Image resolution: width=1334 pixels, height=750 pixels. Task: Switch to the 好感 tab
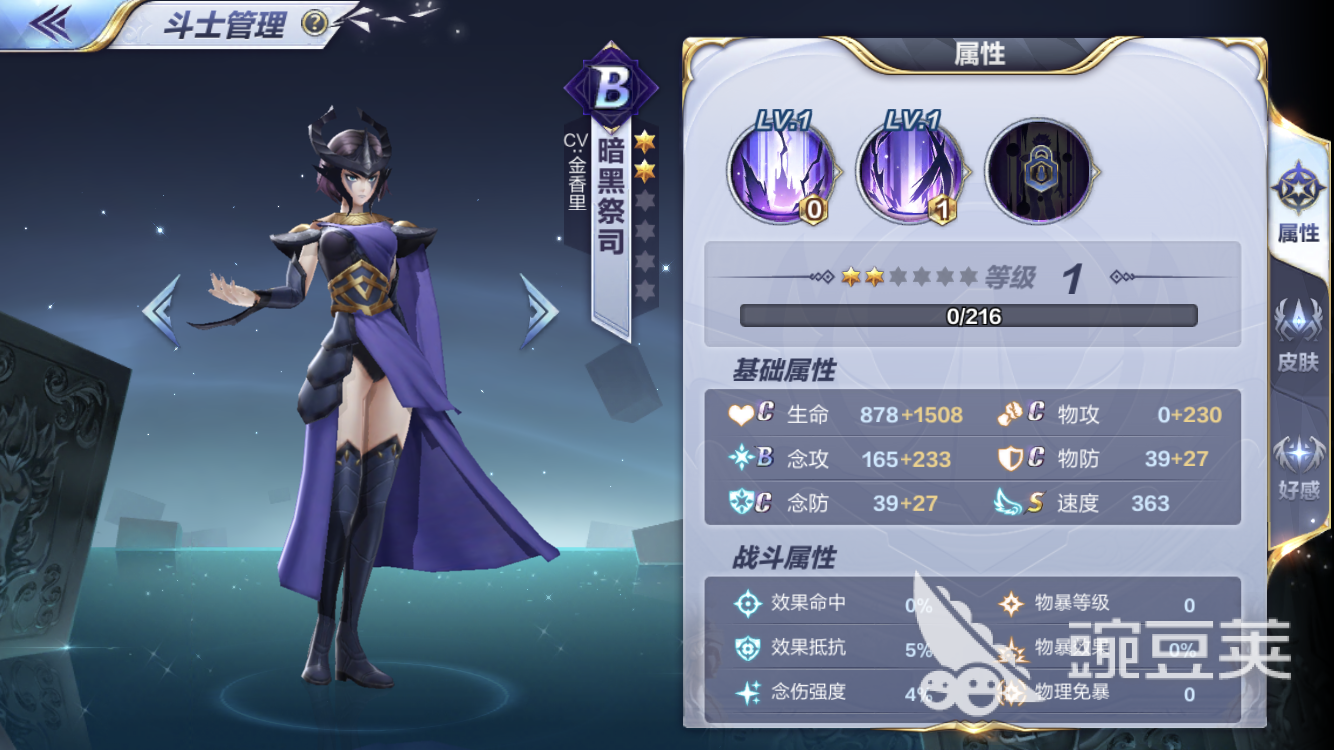click(x=1298, y=466)
